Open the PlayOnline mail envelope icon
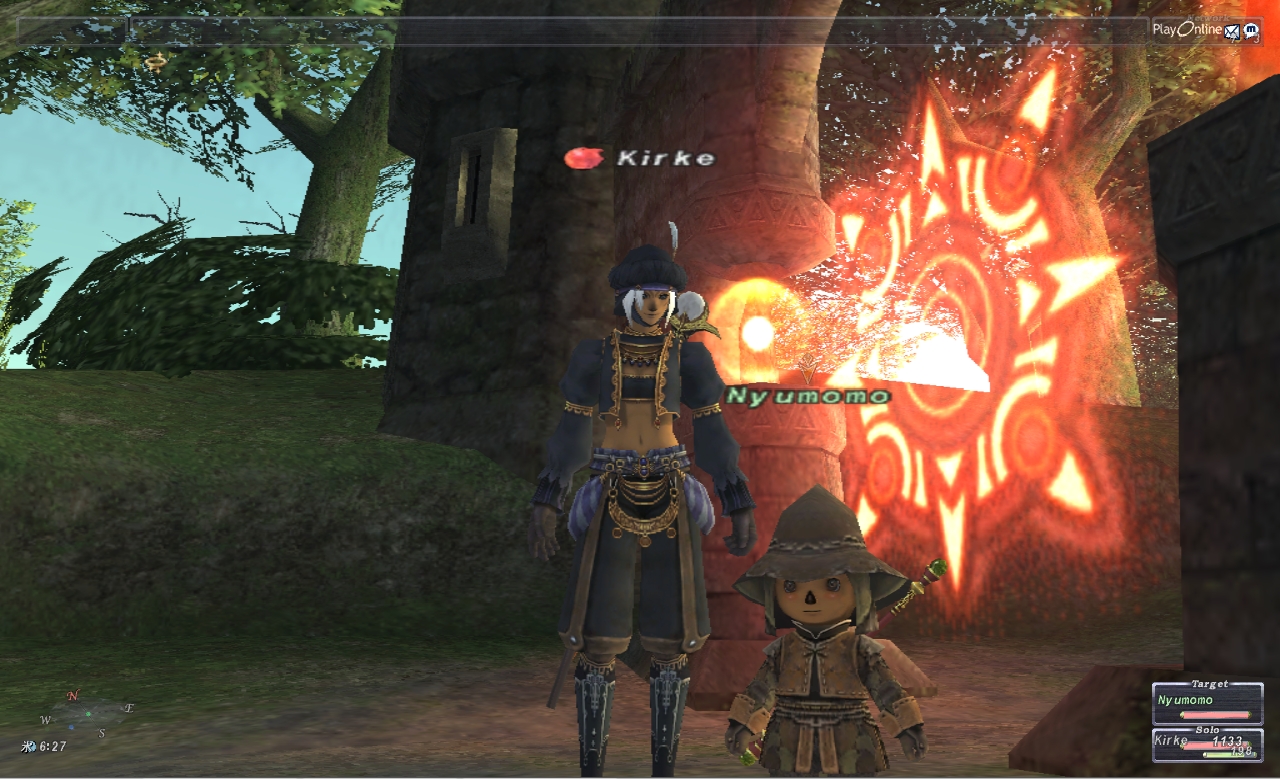Screen dimensions: 1280x779 [1232, 30]
